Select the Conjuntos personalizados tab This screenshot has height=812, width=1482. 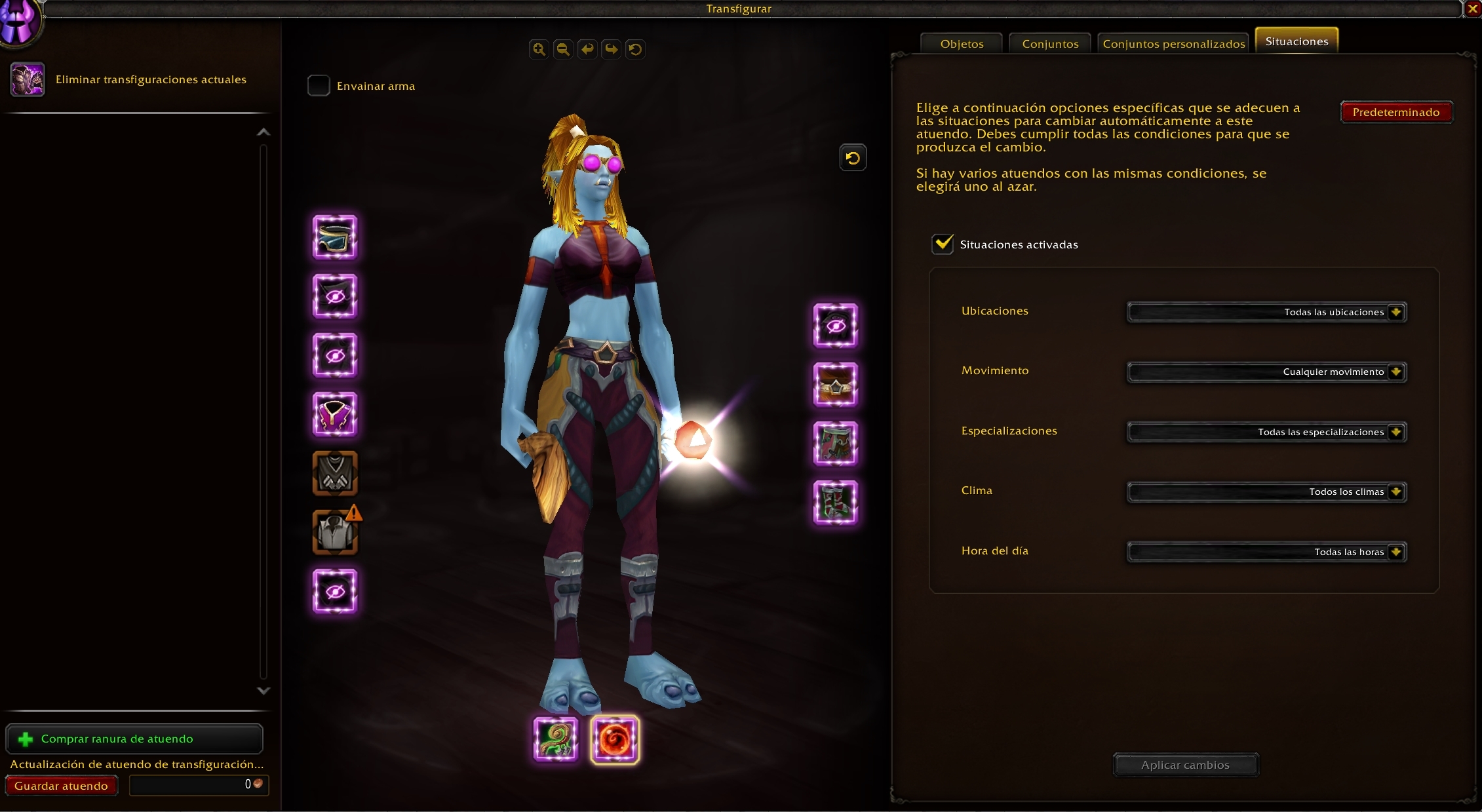point(1173,44)
